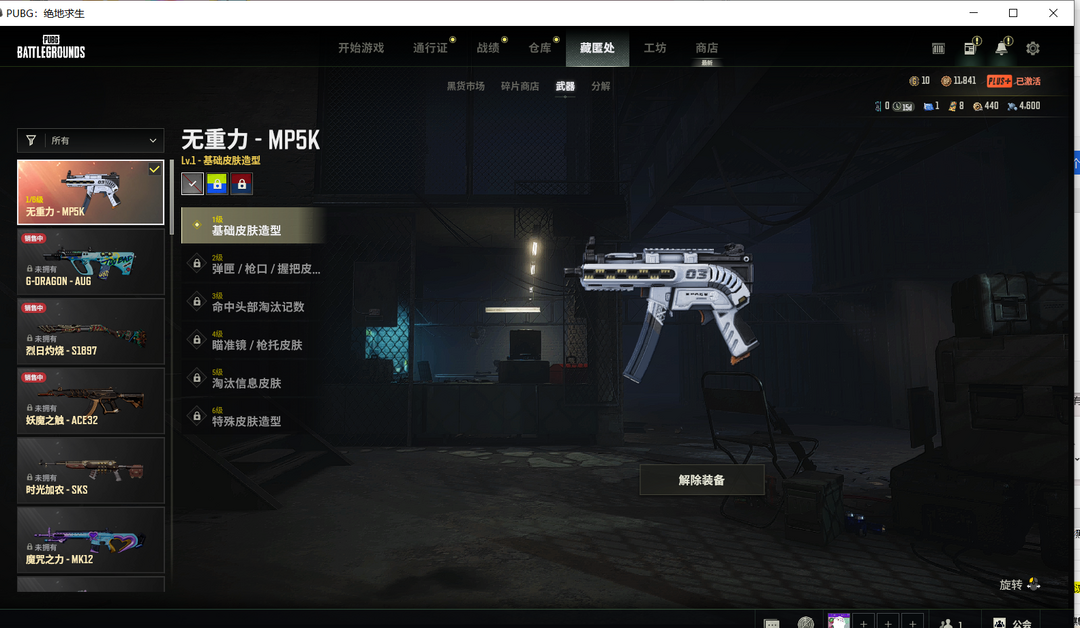Switch to 黑货市场 sub-tab
The image size is (1080, 628).
[x=465, y=86]
